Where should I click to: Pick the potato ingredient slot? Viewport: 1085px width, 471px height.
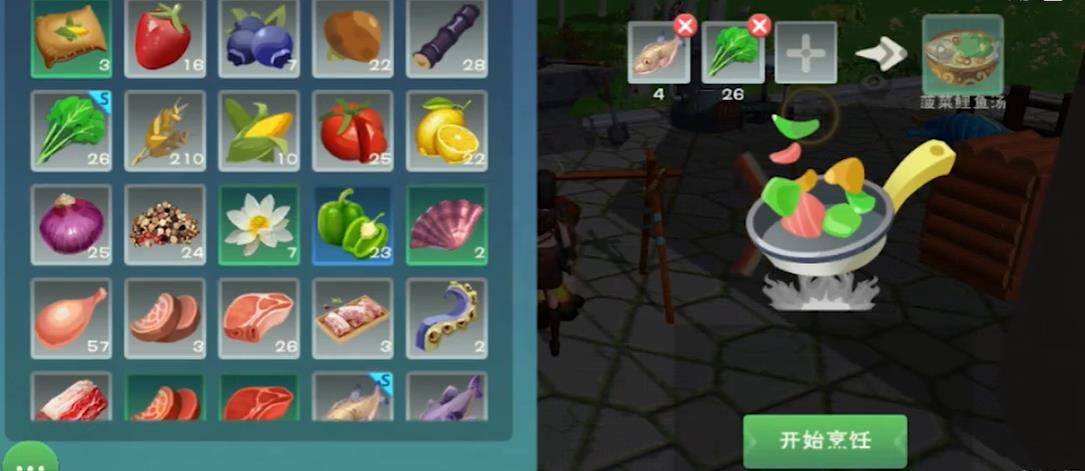(352, 38)
